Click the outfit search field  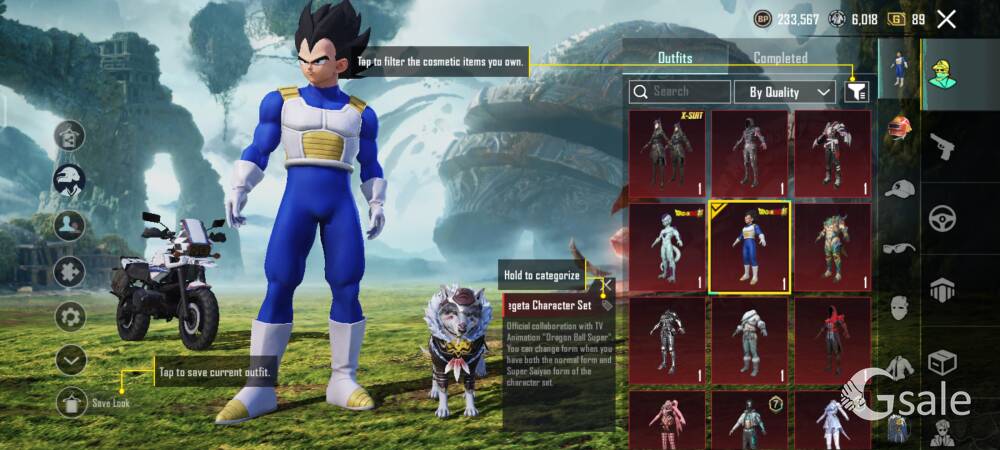(x=680, y=92)
